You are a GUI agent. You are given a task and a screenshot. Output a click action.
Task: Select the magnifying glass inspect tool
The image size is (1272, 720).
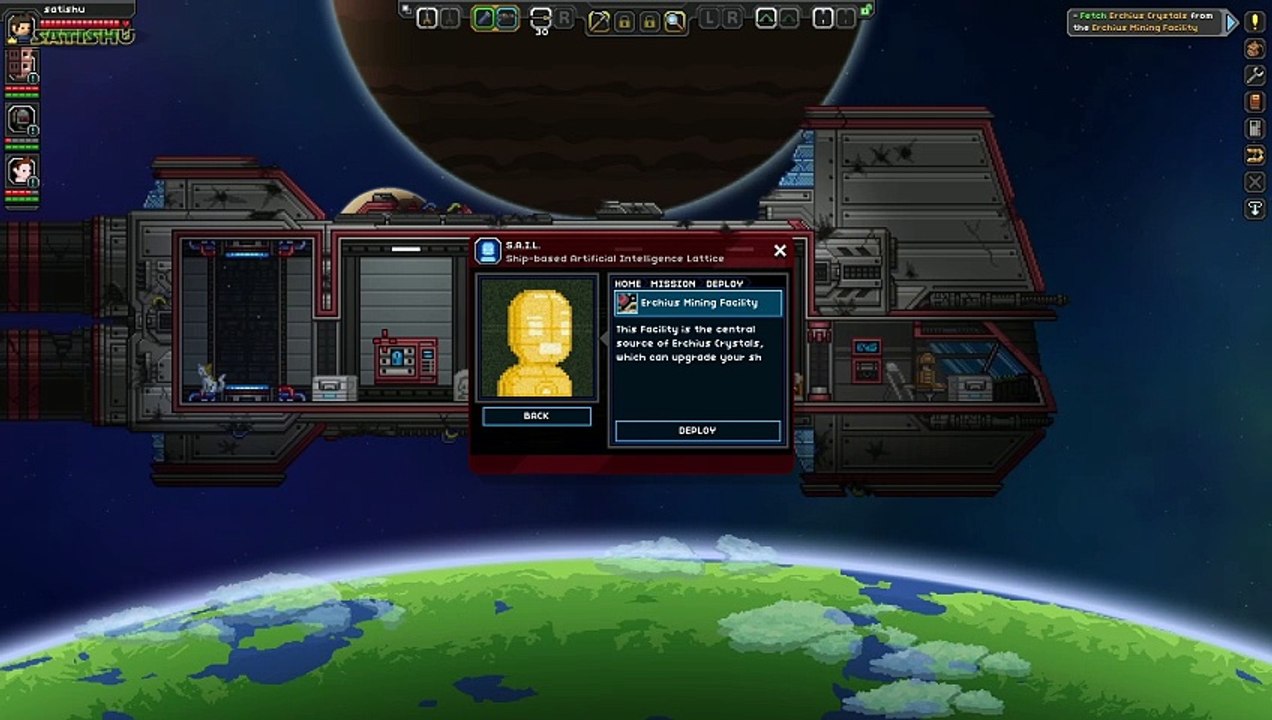pos(675,19)
